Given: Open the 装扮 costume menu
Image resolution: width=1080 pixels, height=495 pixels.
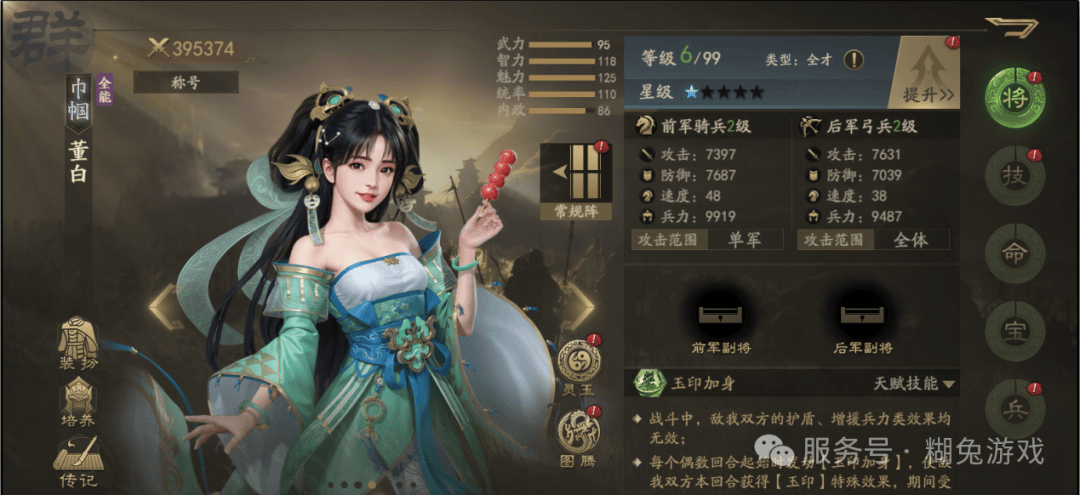Looking at the screenshot, I should [x=79, y=345].
